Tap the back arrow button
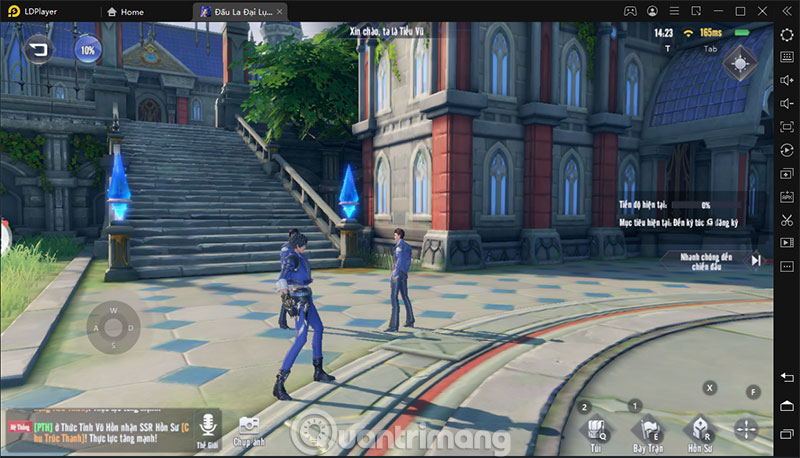The width and height of the screenshot is (800, 458). (40, 49)
